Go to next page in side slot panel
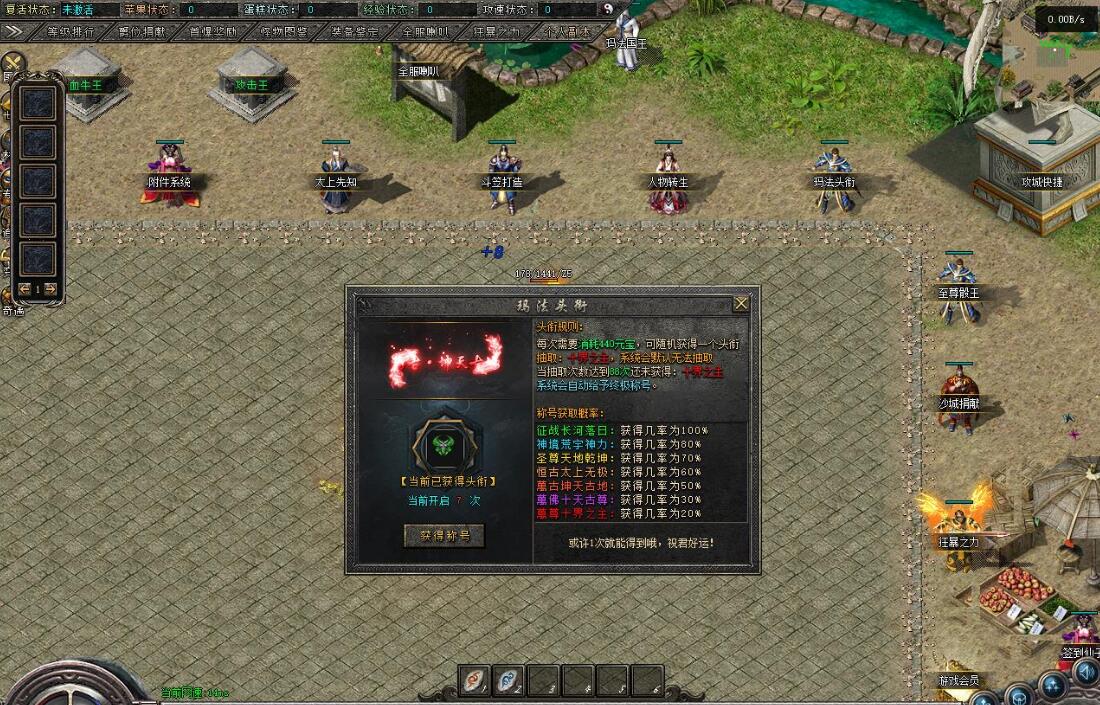1100x705 pixels. [x=50, y=289]
